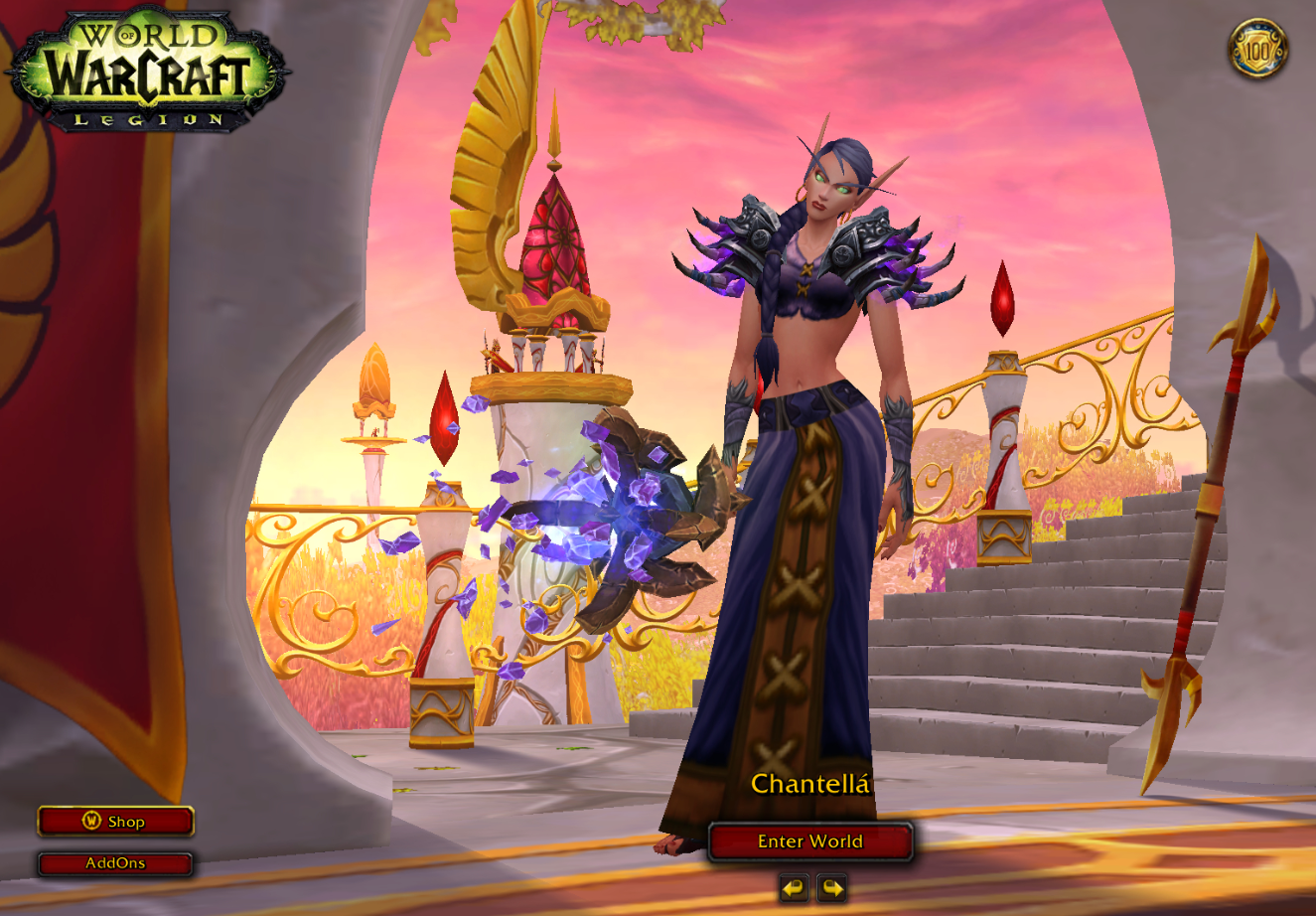The height and width of the screenshot is (916, 1316).
Task: Rotate character with the right arrow button
Action: click(x=832, y=887)
